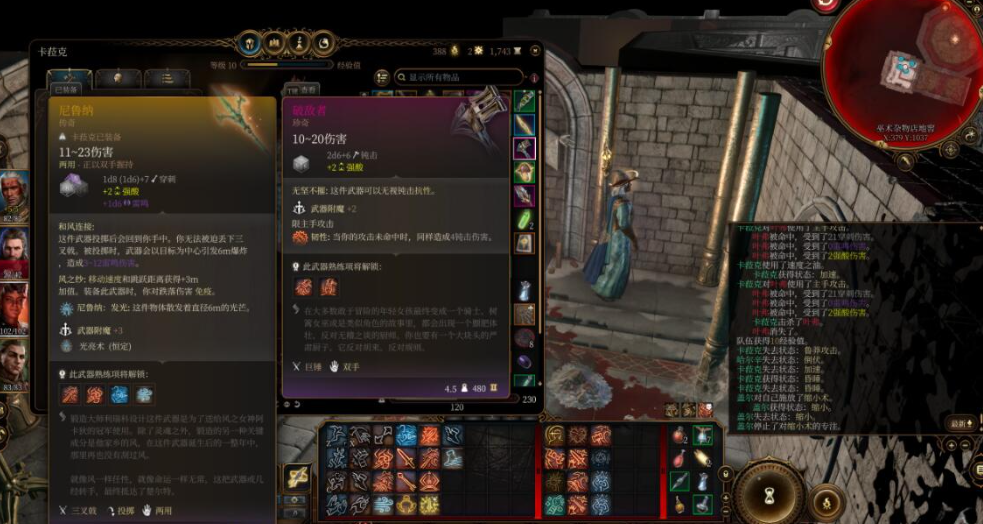Click the 最新 button in the combat log
The width and height of the screenshot is (983, 524).
(961, 423)
